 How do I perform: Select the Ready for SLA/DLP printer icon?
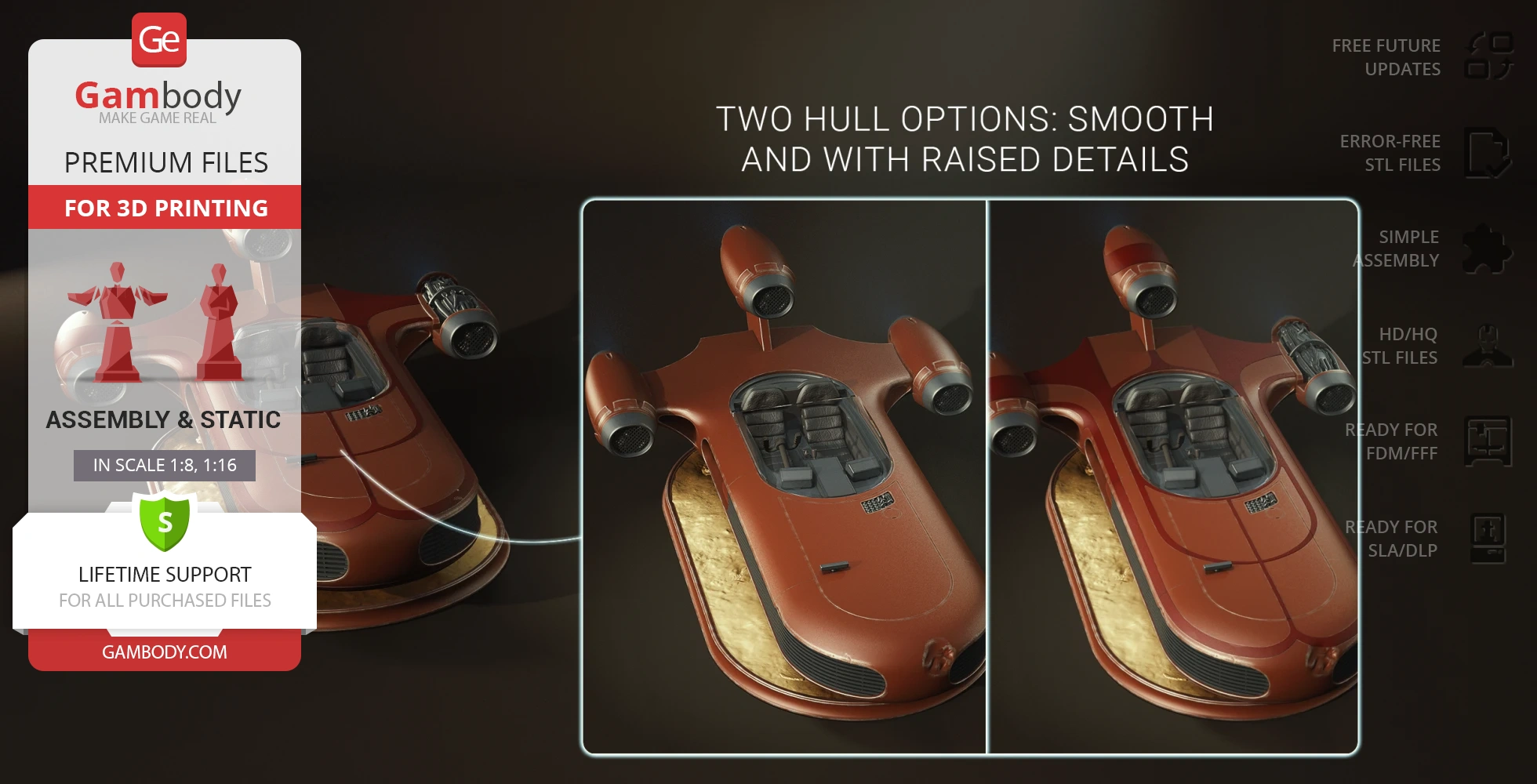pos(1488,539)
